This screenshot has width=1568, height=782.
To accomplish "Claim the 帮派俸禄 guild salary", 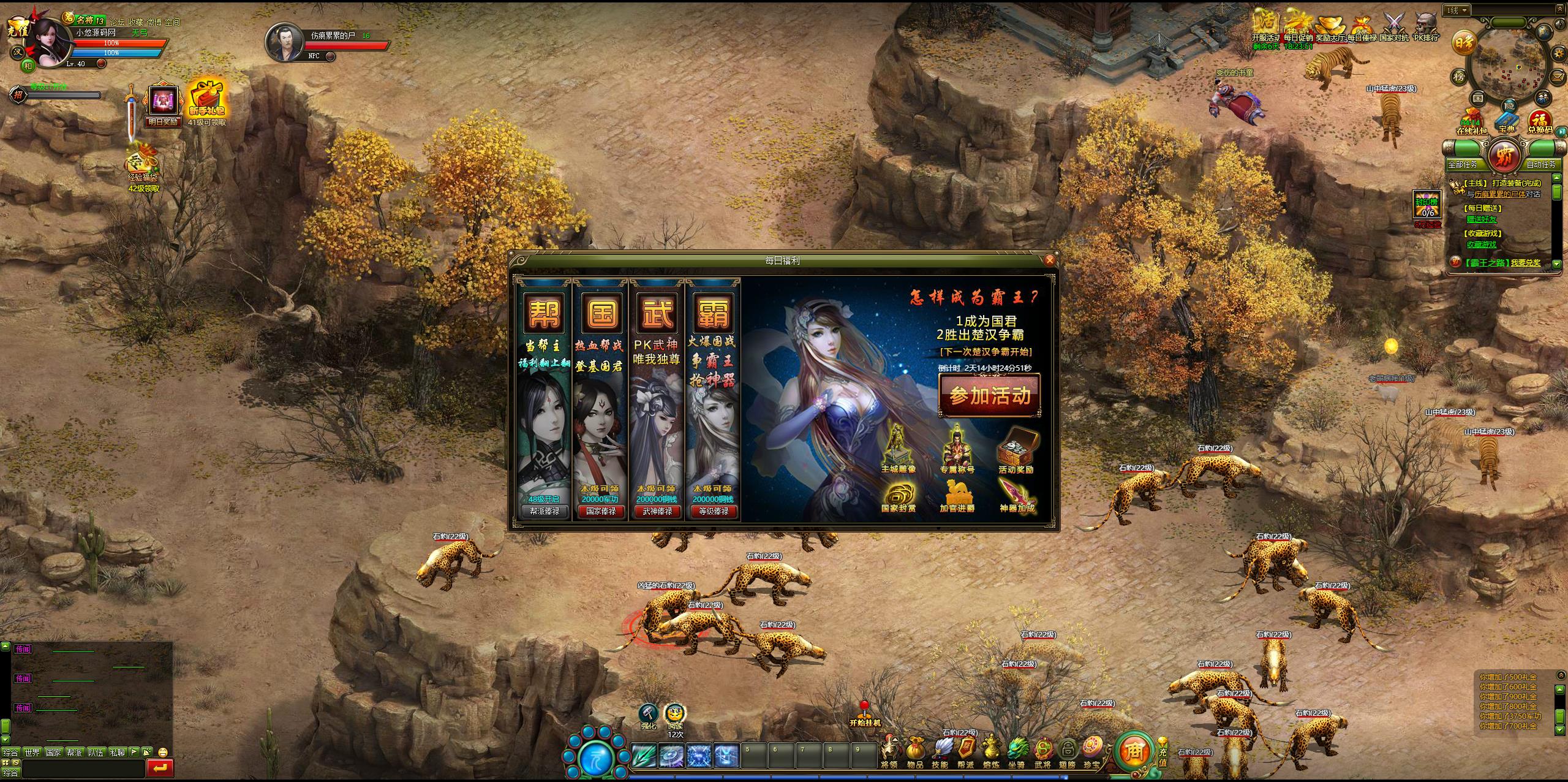I will click(545, 511).
